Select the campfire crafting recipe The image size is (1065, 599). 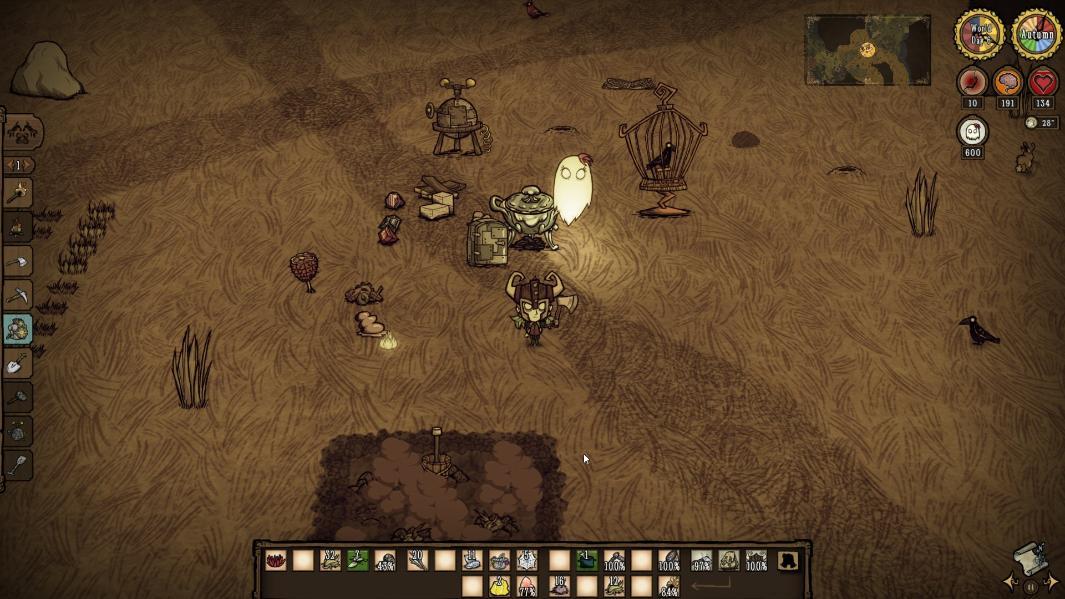tap(18, 227)
